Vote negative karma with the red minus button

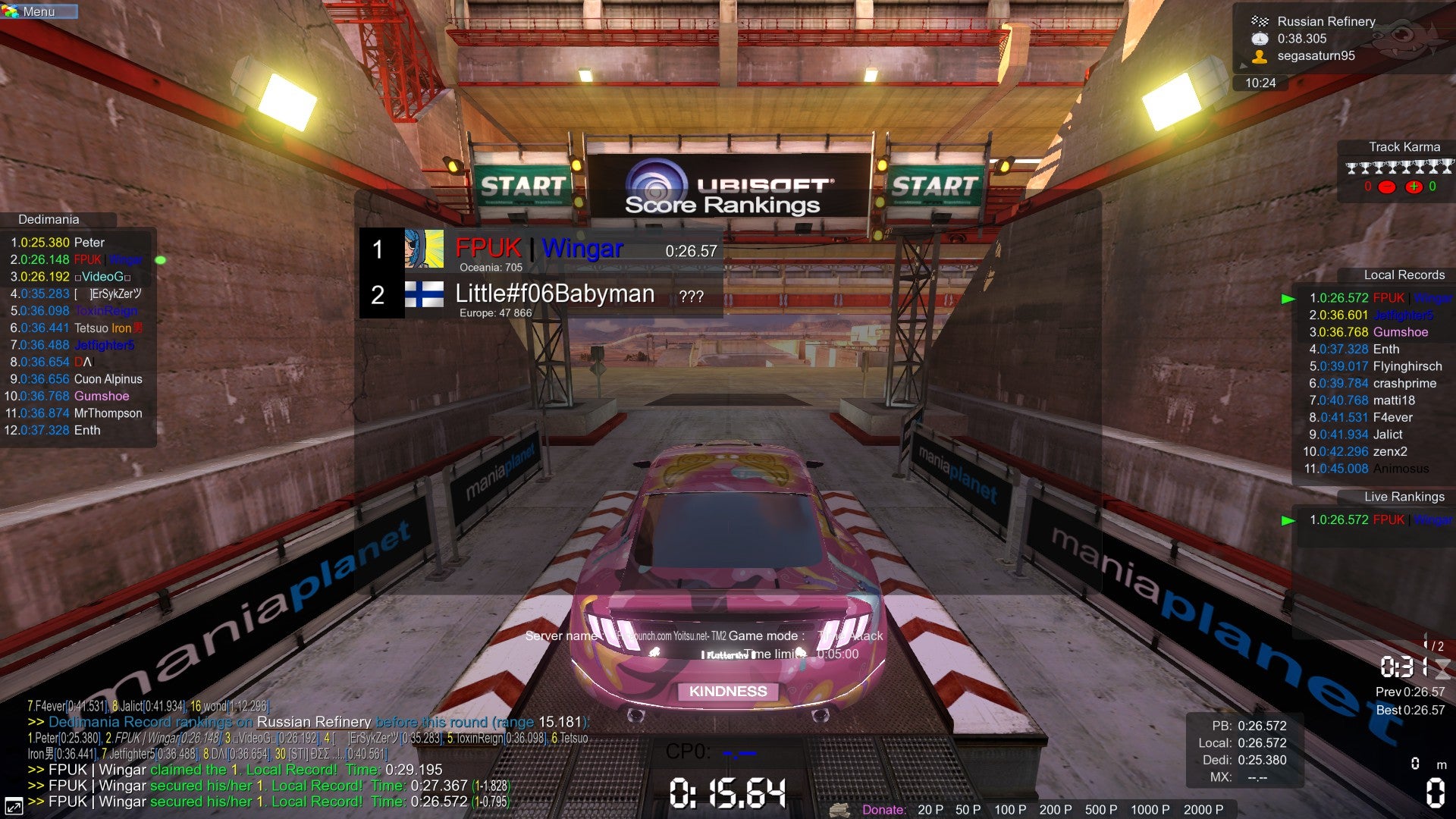click(x=1387, y=187)
